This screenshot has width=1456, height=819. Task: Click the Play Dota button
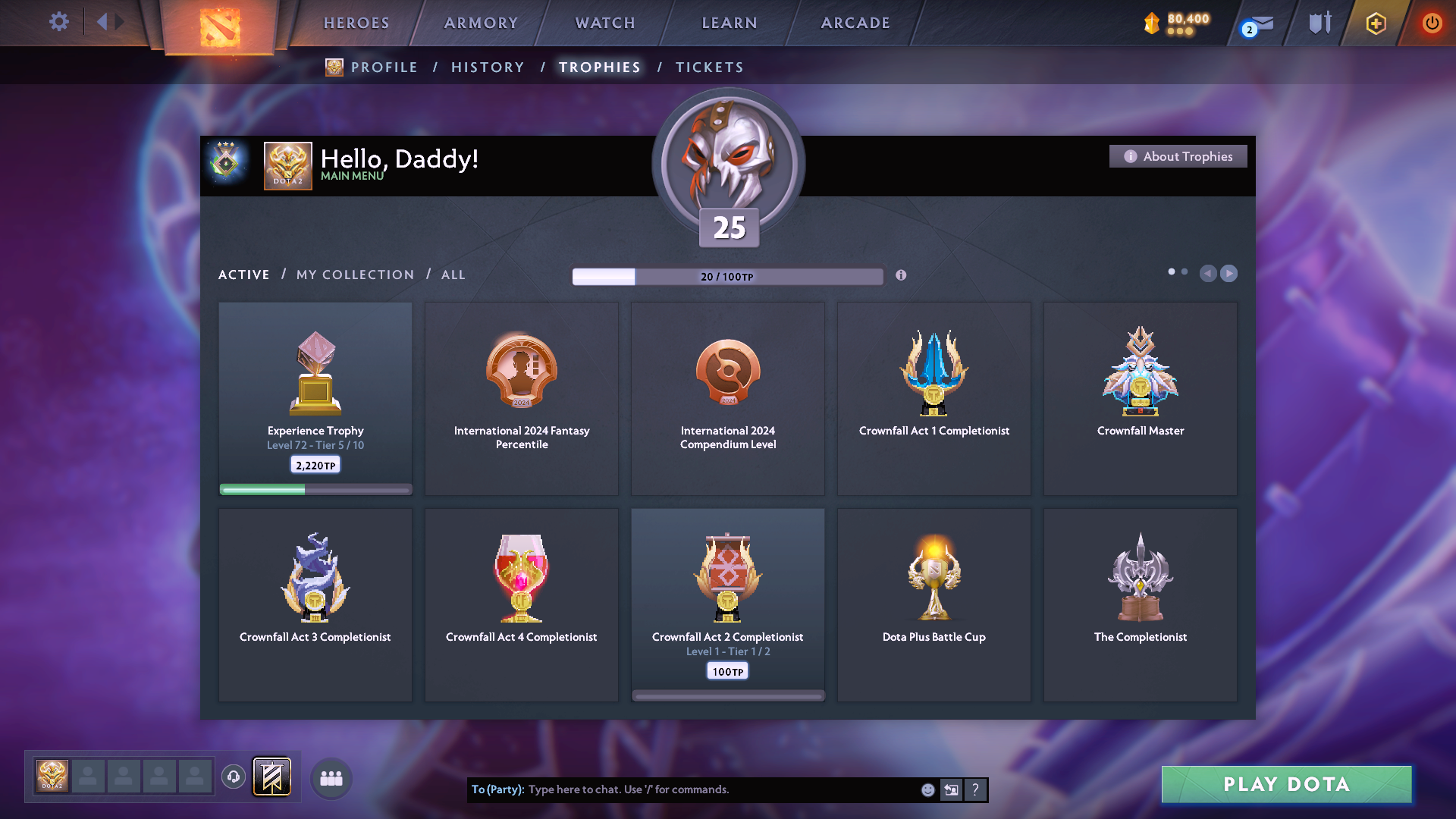point(1286,784)
